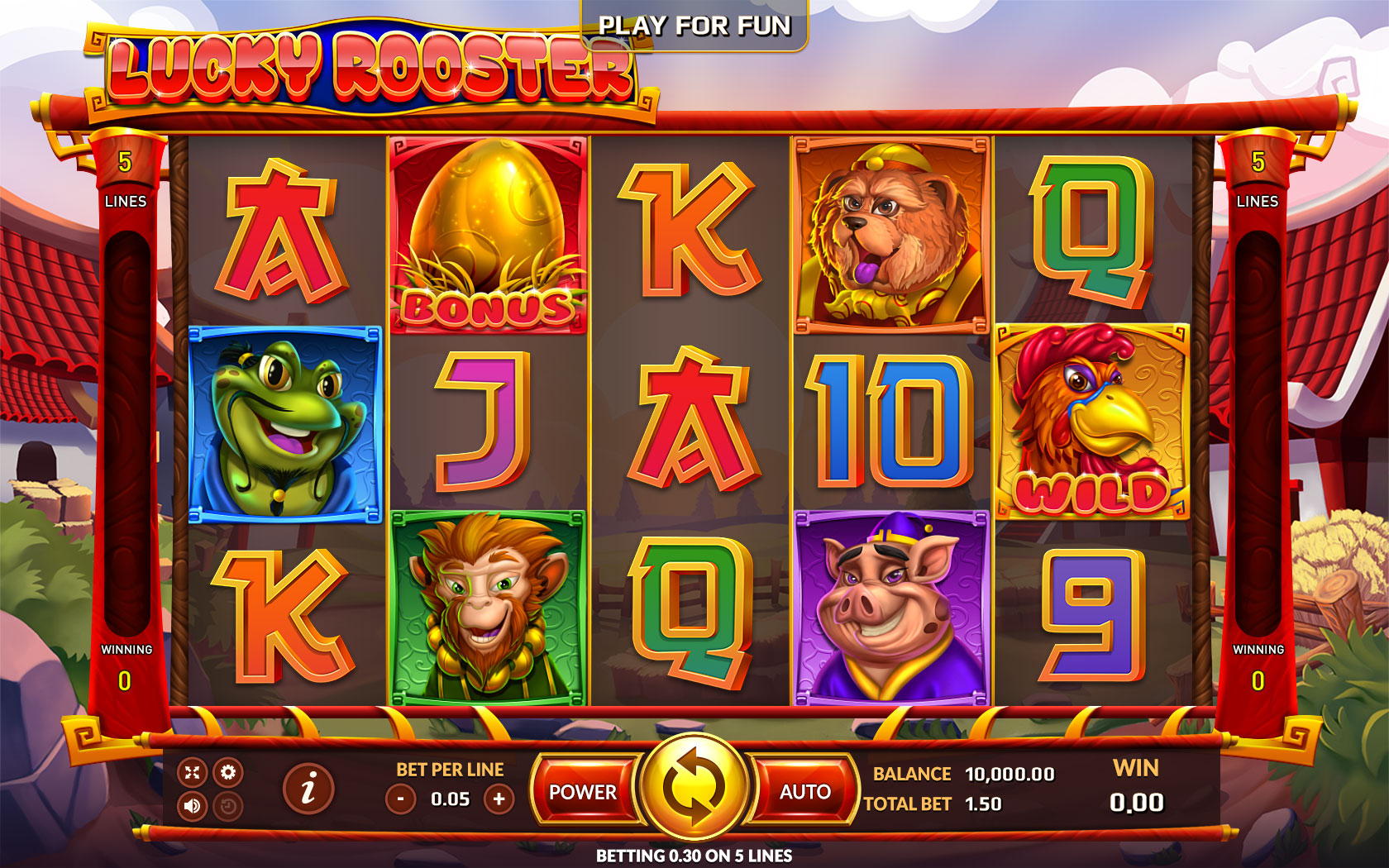Toggle fullscreen with the expand arrows icon
This screenshot has width=1389, height=868.
194,770
